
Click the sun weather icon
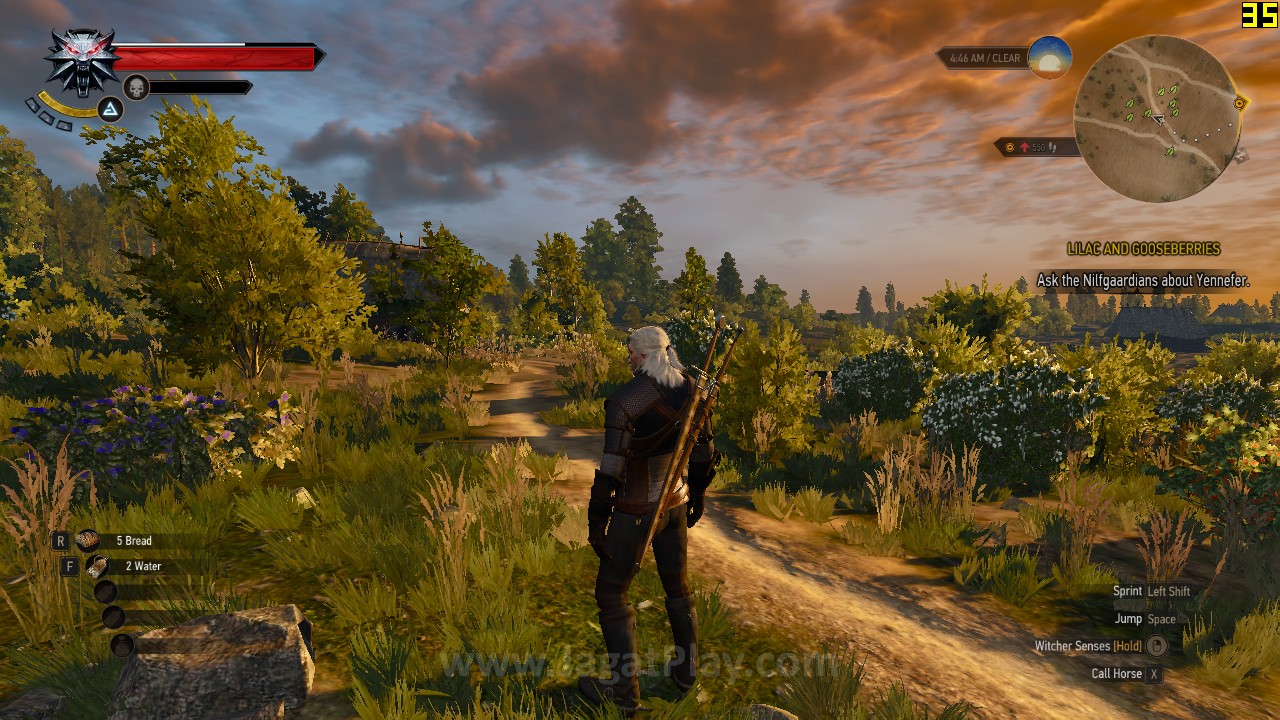click(1049, 57)
